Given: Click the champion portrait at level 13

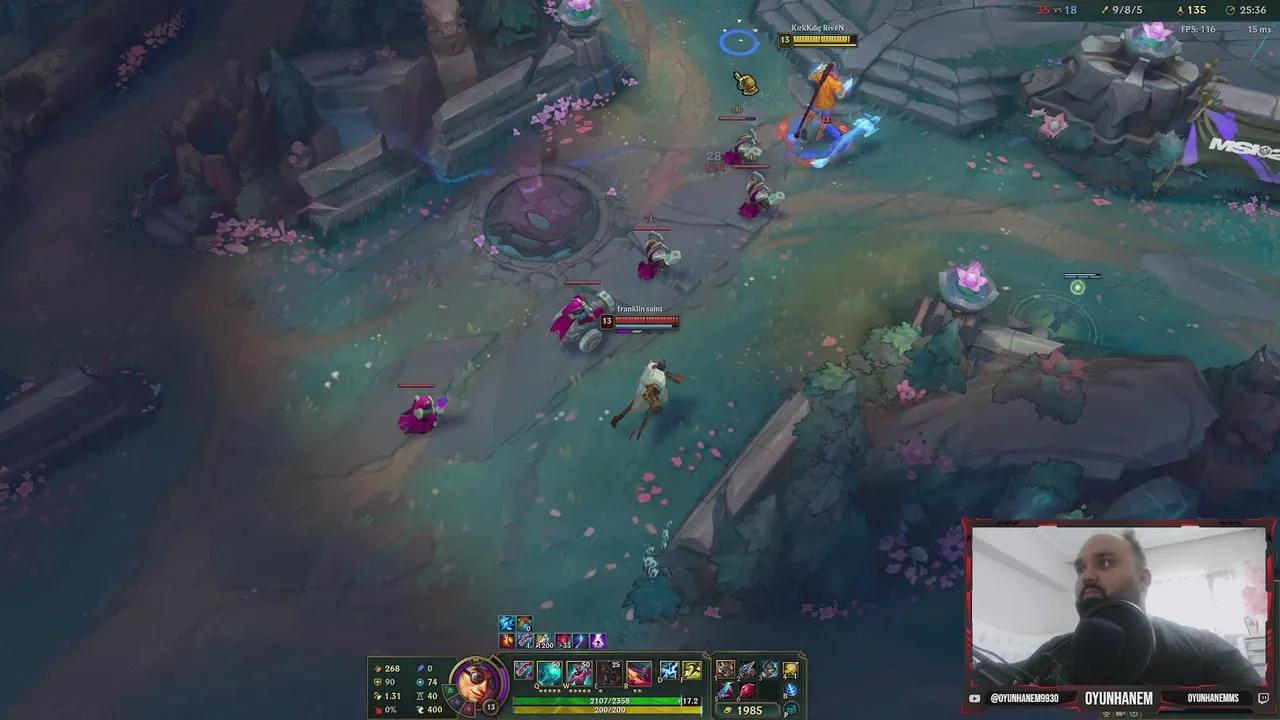Looking at the screenshot, I should pyautogui.click(x=477, y=684).
